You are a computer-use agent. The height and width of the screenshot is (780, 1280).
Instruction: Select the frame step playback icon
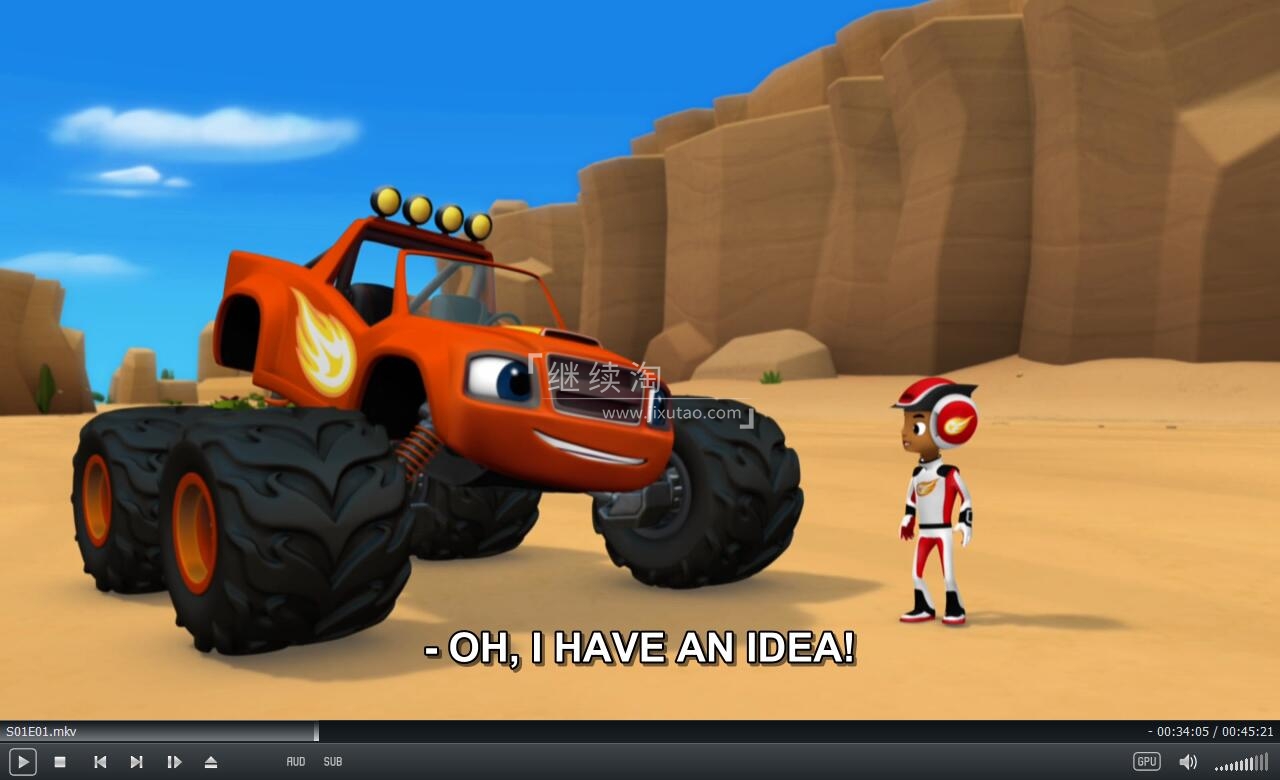pyautogui.click(x=175, y=761)
